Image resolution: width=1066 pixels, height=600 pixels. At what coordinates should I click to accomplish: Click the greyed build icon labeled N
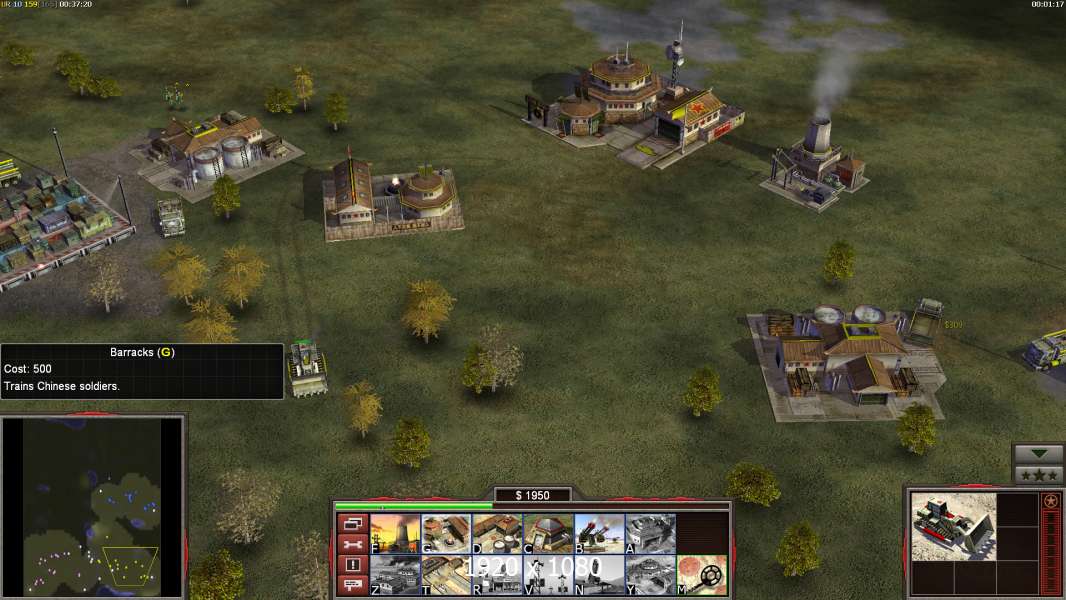[599, 575]
